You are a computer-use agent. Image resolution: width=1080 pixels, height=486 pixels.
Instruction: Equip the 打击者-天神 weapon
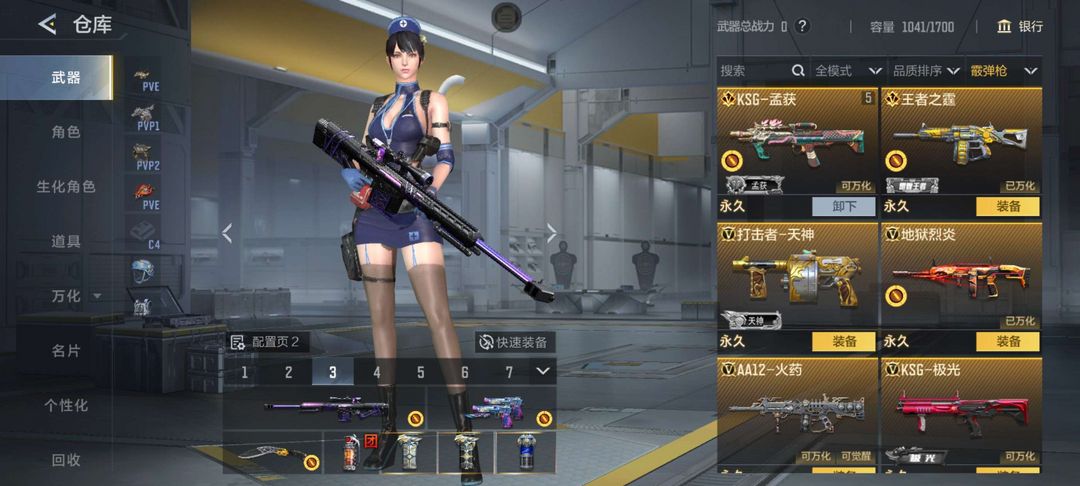pos(844,341)
